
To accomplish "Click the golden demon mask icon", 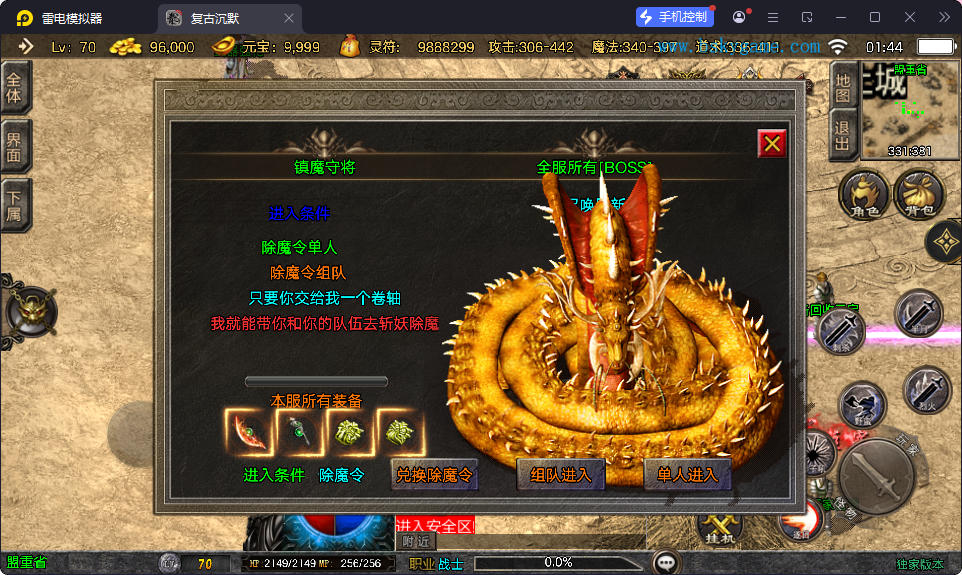I will (x=32, y=313).
